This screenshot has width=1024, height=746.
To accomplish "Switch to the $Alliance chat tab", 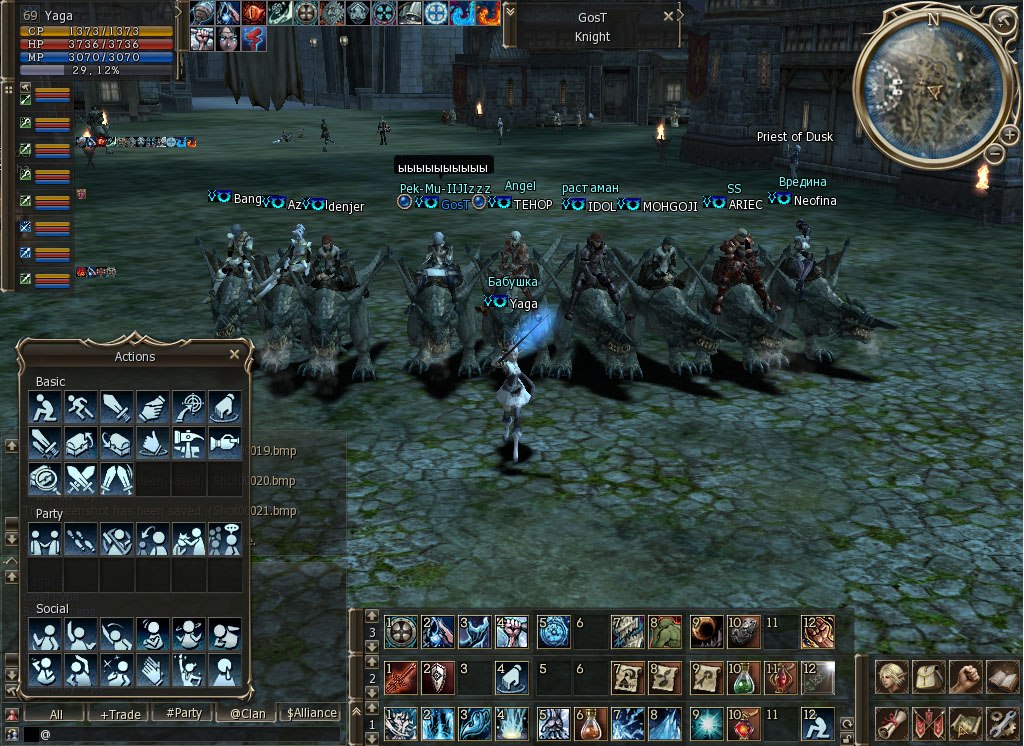I will pos(311,714).
